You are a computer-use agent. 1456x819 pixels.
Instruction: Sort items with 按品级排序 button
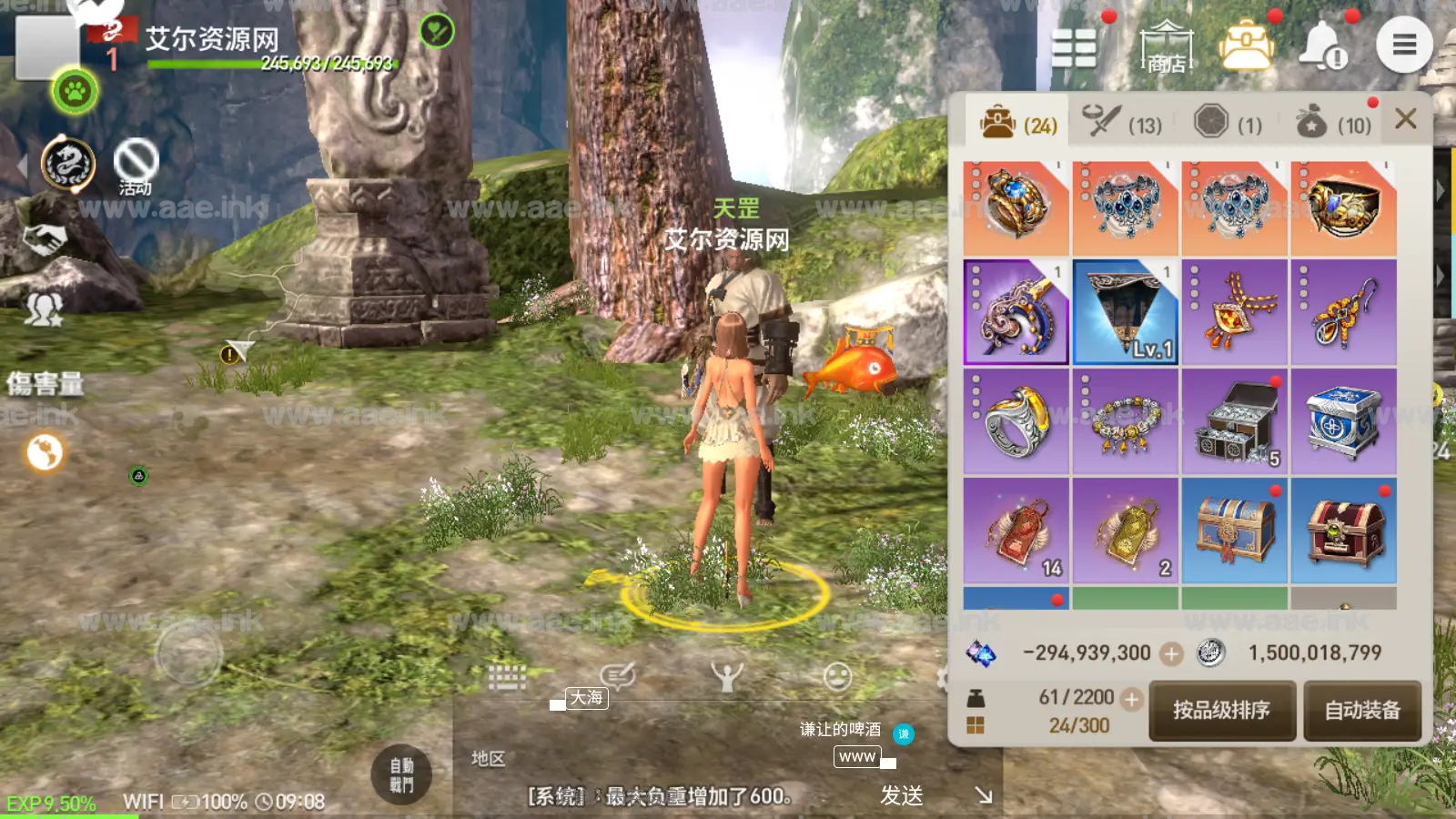pos(1221,710)
